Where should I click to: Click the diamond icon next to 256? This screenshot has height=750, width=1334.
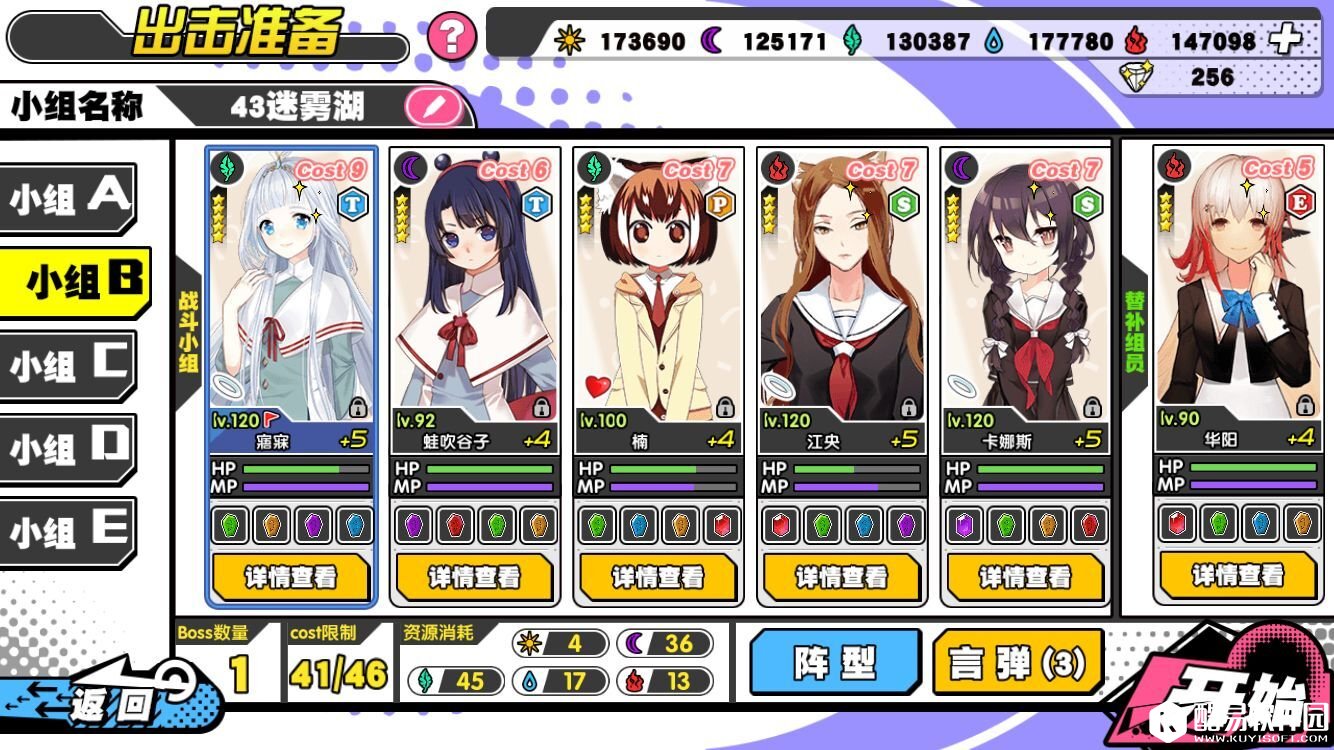click(x=1137, y=77)
